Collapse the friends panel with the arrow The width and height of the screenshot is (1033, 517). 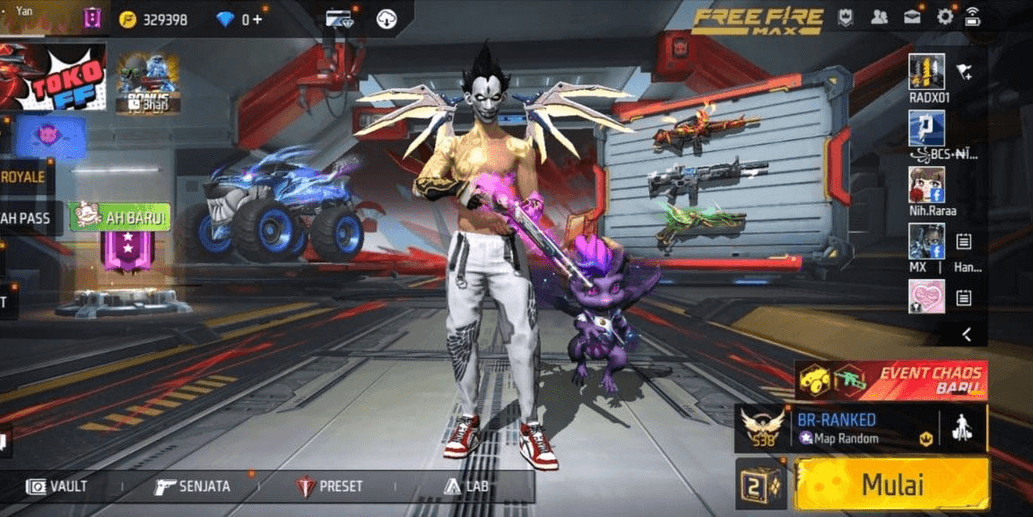966,334
